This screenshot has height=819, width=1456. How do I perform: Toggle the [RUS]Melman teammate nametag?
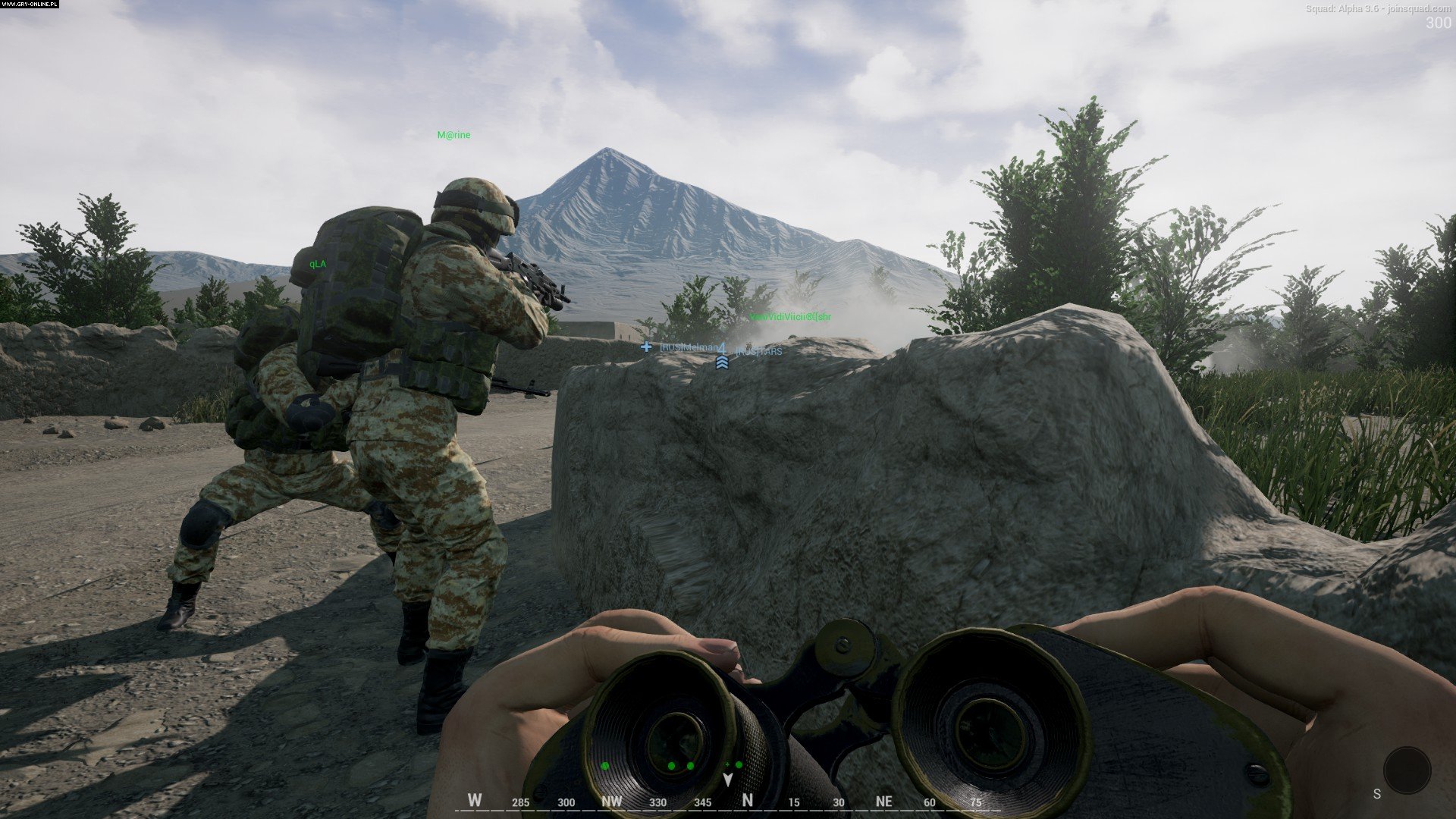pyautogui.click(x=686, y=347)
